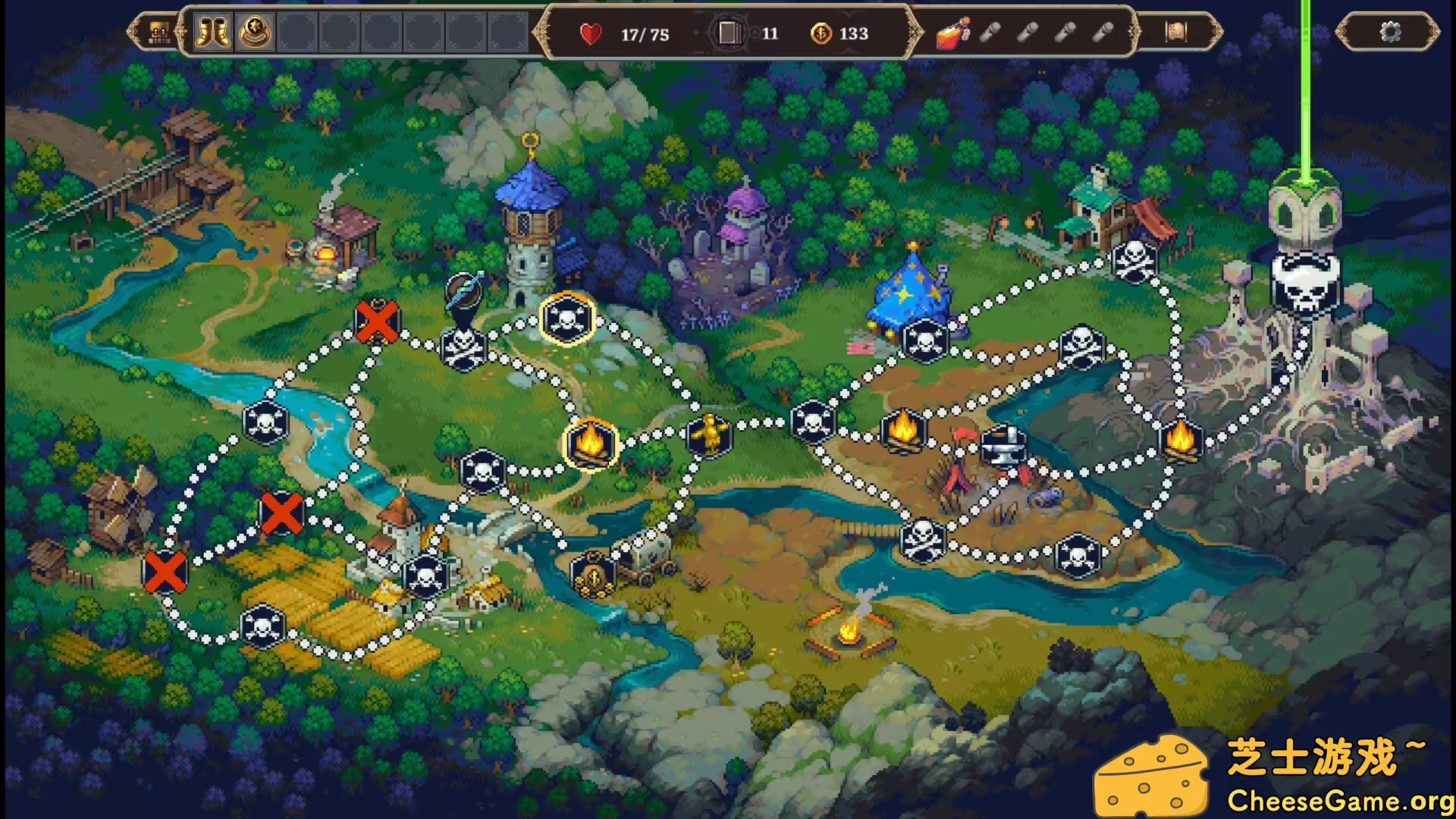Click an empty potion slot

(992, 33)
